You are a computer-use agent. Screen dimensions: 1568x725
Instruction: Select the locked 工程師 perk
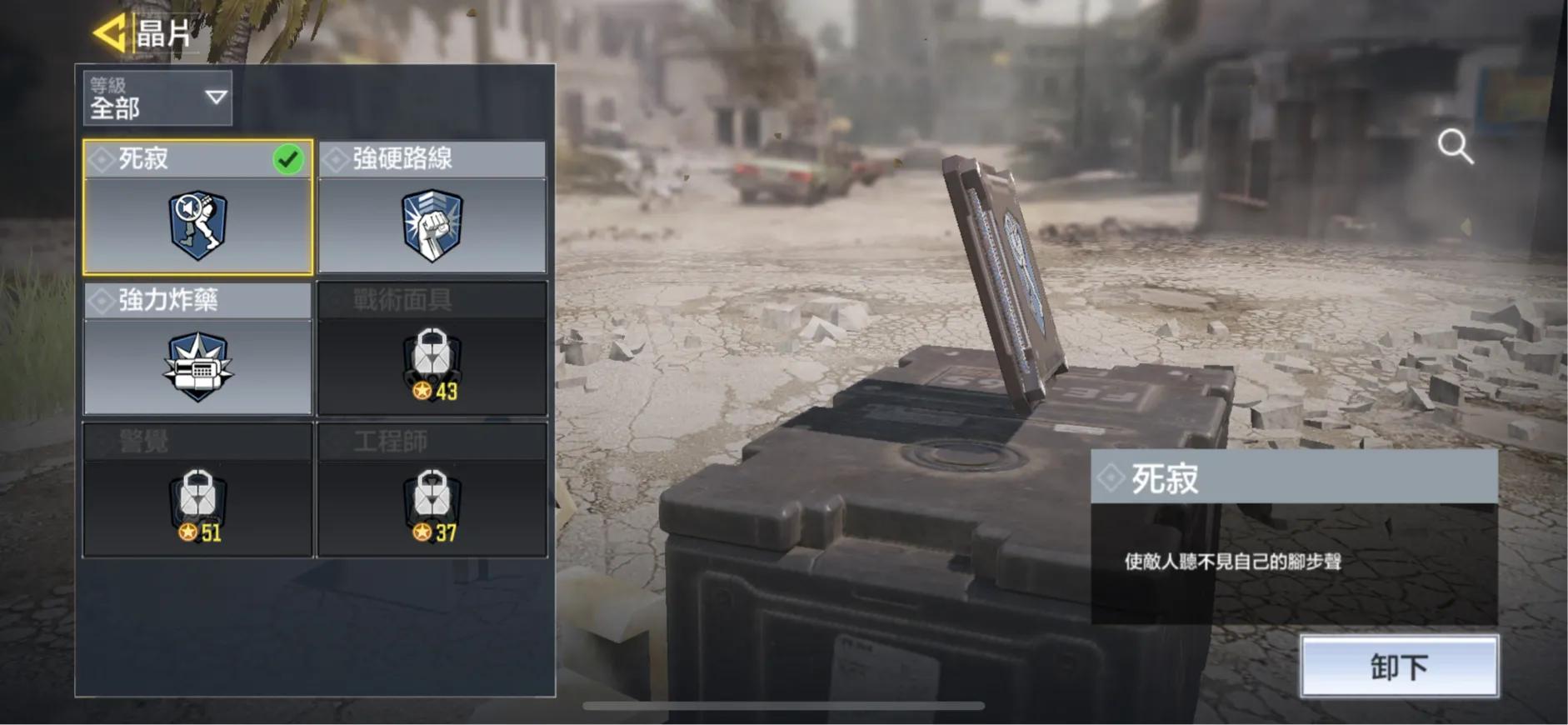click(432, 489)
